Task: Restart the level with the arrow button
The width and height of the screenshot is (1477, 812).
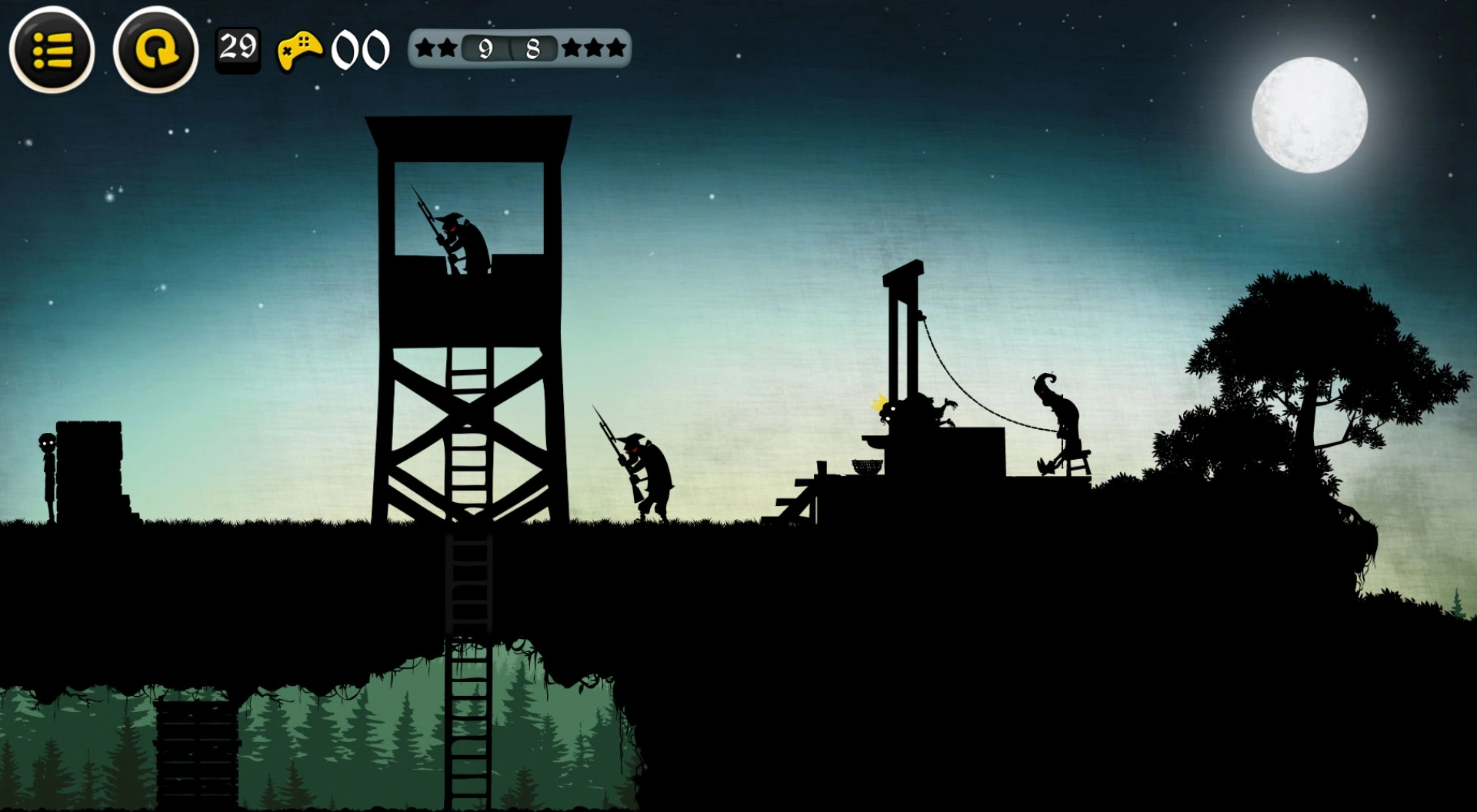Action: coord(155,50)
